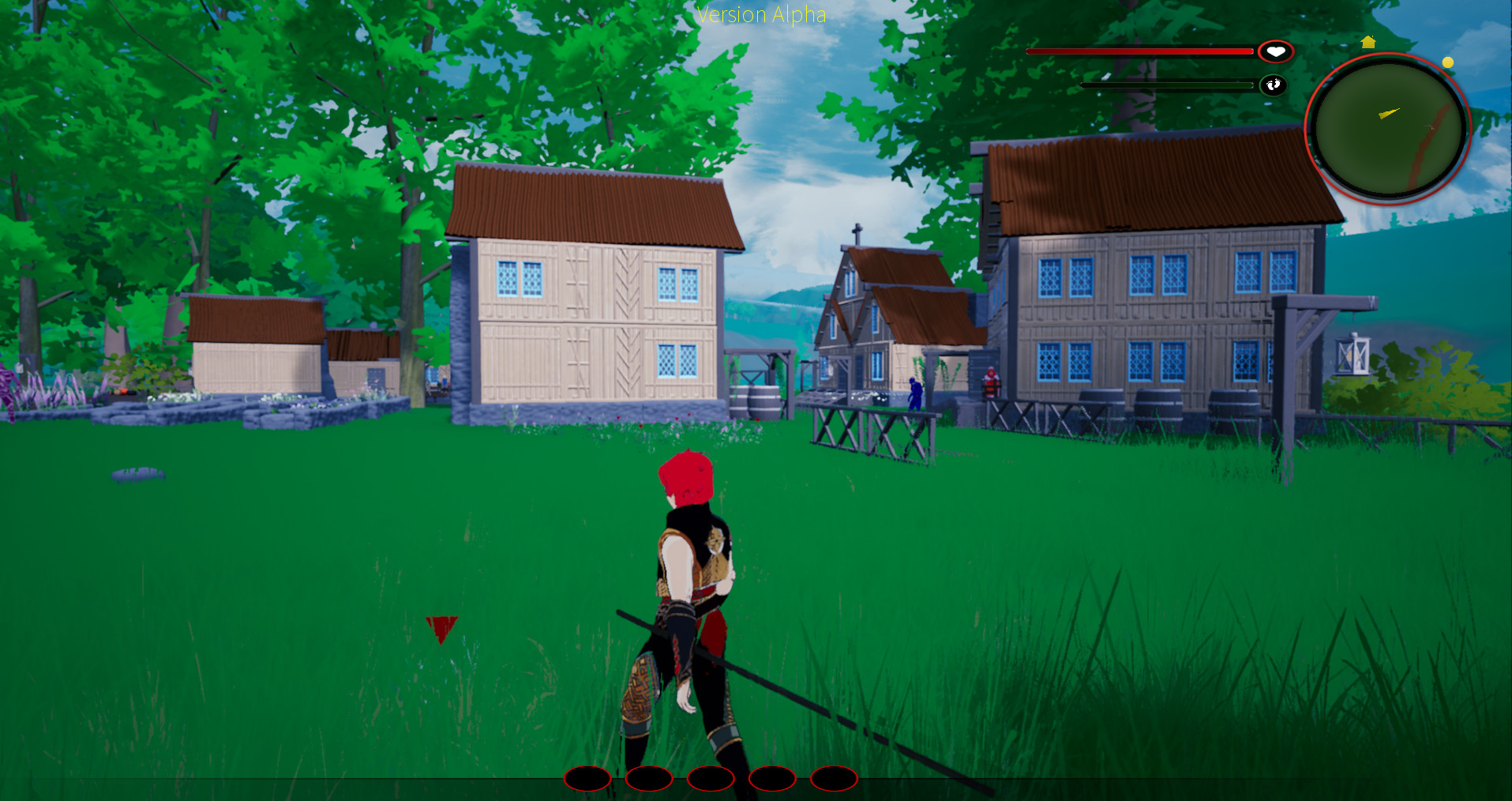This screenshot has width=1512, height=801.
Task: Select the yellow house marker above the minimap
Action: point(1368,42)
